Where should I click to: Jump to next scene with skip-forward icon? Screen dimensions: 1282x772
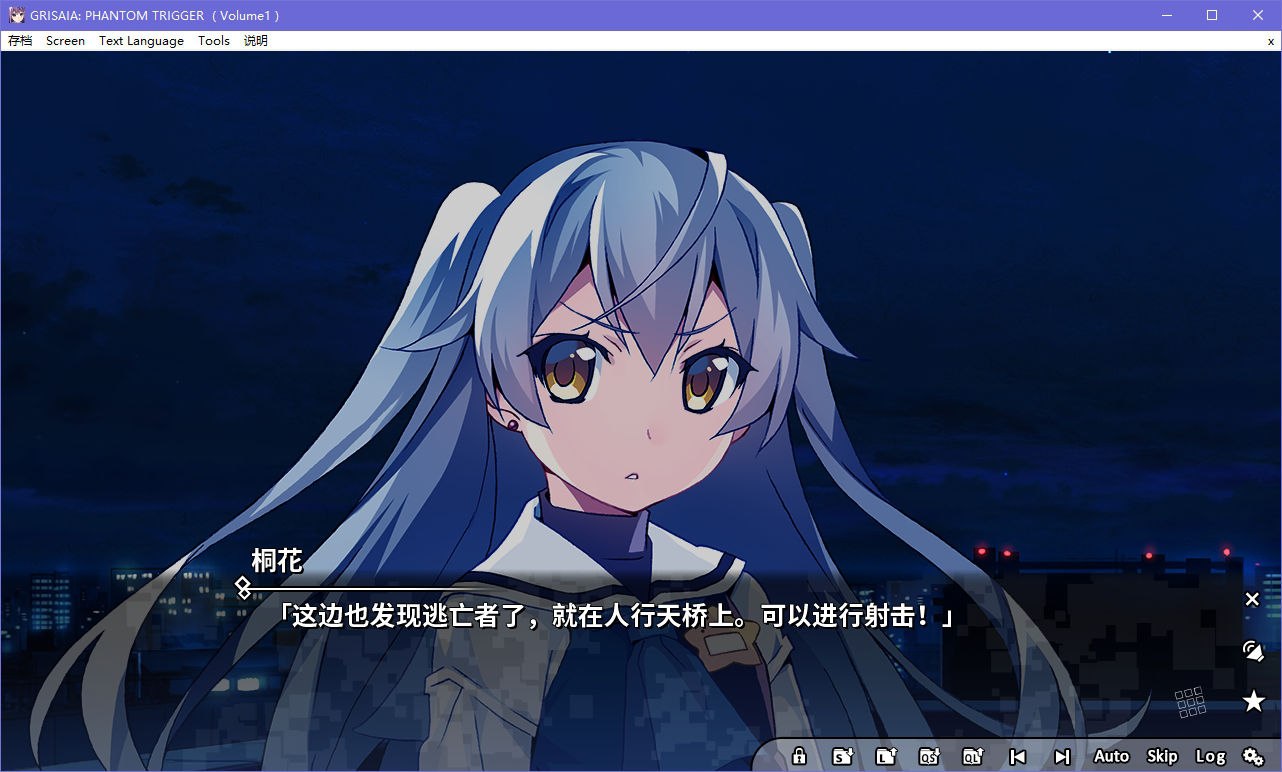(x=1060, y=757)
